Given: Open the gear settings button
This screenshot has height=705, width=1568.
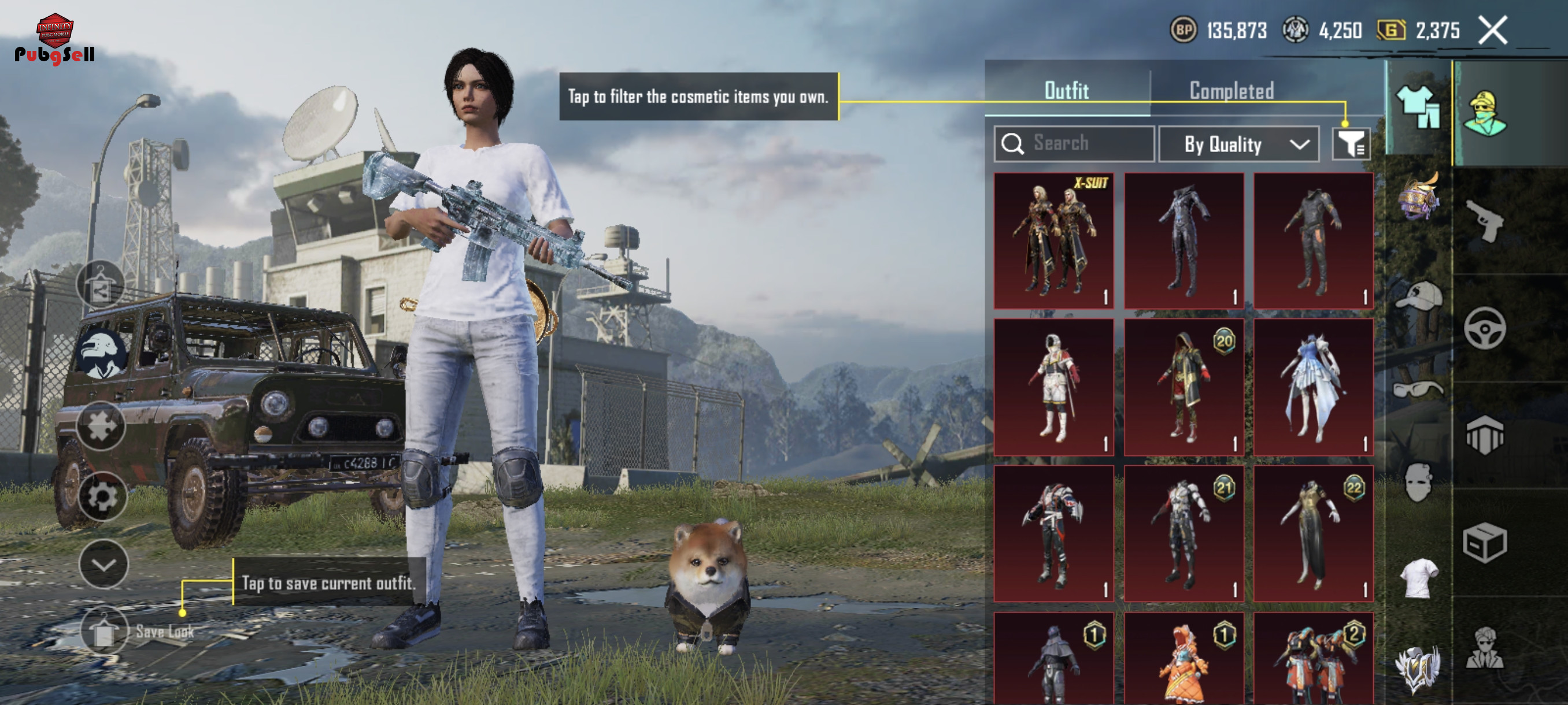Looking at the screenshot, I should [x=102, y=497].
